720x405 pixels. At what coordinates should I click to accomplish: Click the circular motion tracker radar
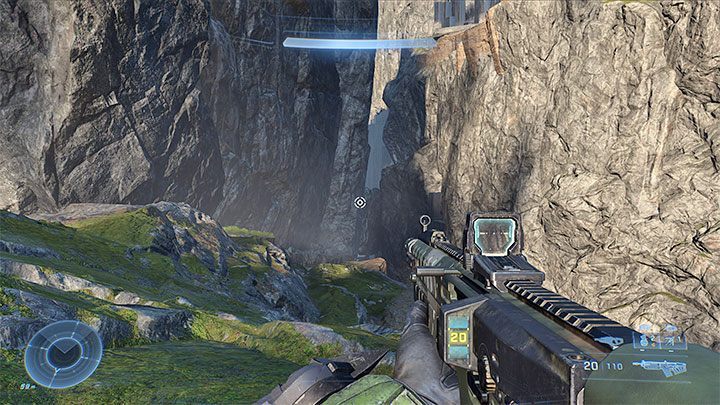(x=62, y=354)
